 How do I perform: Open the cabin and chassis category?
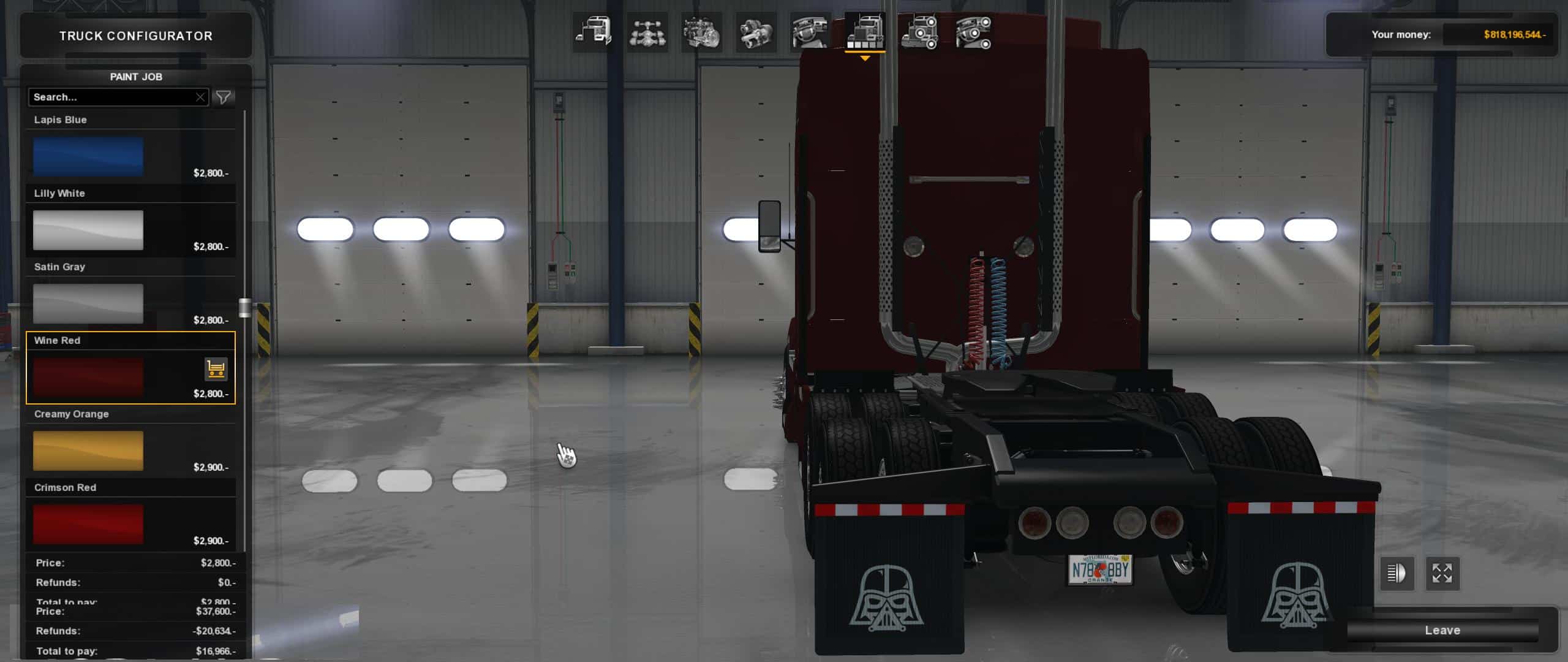593,32
